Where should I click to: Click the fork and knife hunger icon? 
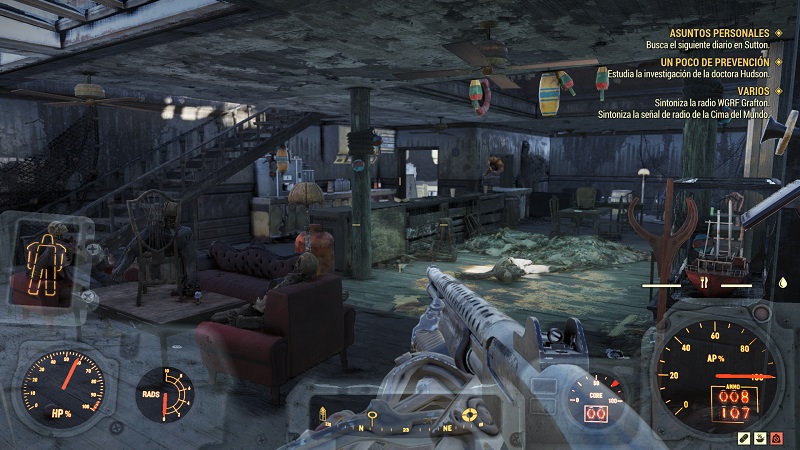point(705,283)
